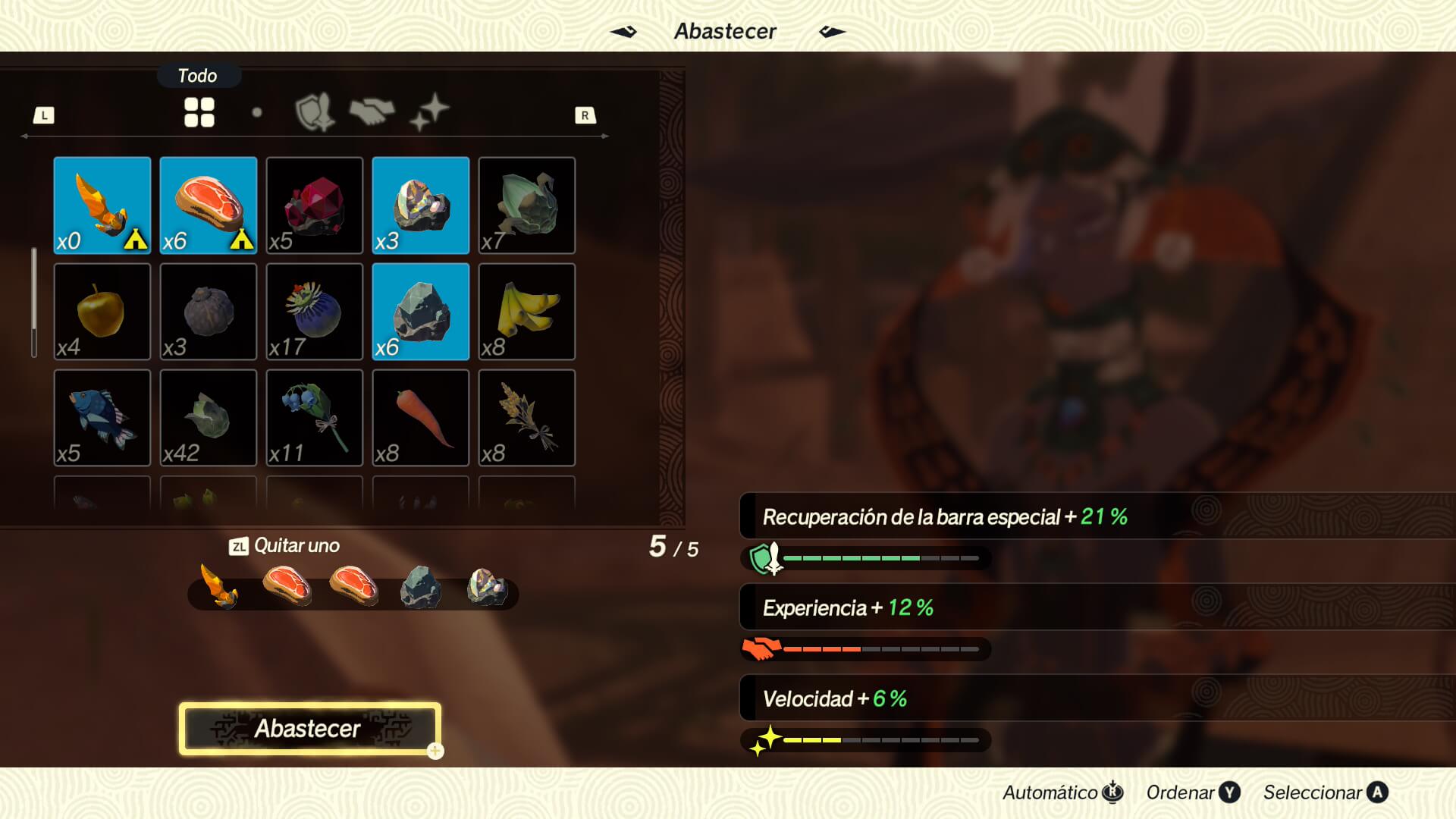Choose the wheat bundle slot
This screenshot has width=1456, height=819.
click(x=527, y=418)
